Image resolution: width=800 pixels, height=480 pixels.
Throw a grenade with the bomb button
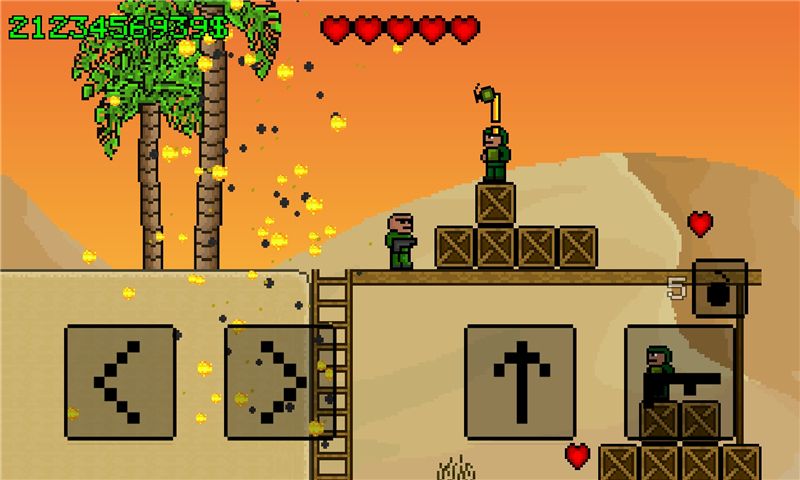(720, 288)
